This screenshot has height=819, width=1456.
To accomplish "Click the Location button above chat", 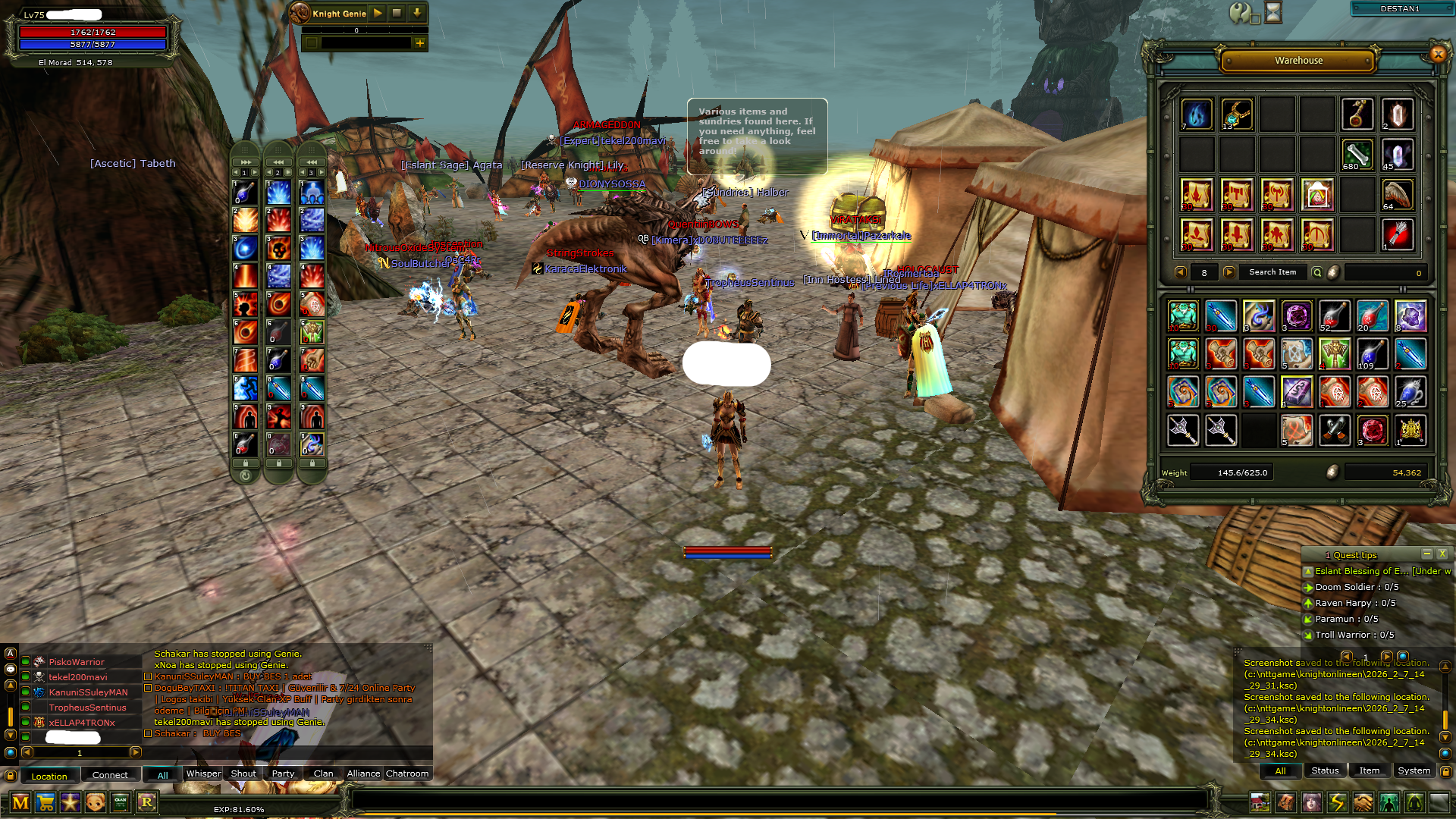I will [x=49, y=776].
